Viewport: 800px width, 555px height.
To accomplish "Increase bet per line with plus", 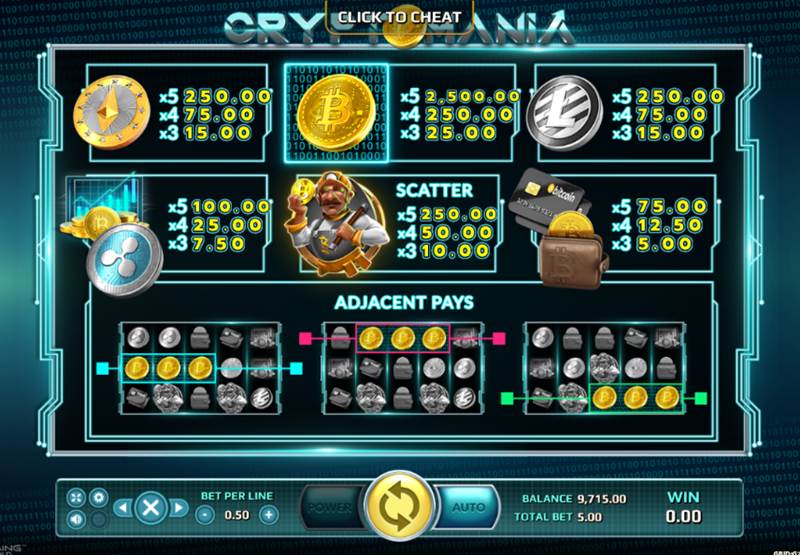I will pyautogui.click(x=268, y=515).
